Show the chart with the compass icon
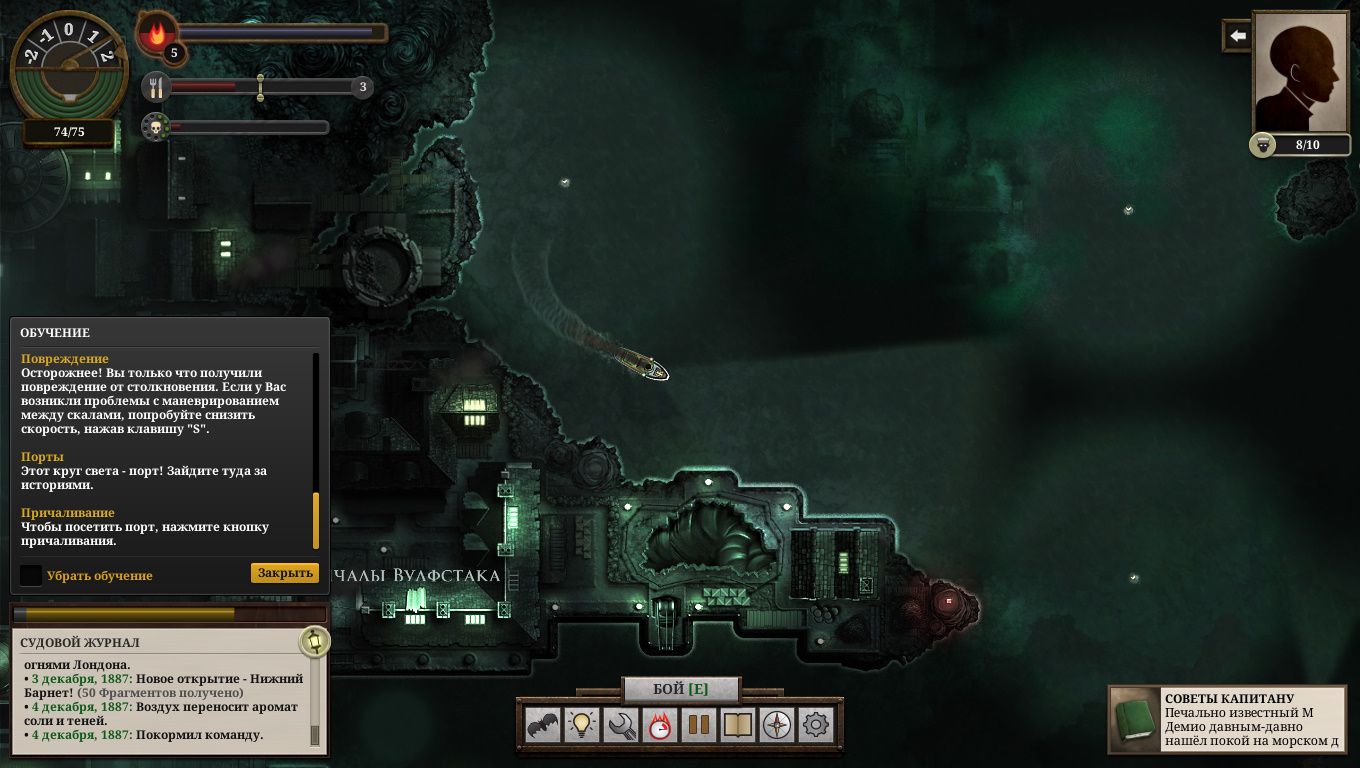This screenshot has height=768, width=1360. point(777,725)
